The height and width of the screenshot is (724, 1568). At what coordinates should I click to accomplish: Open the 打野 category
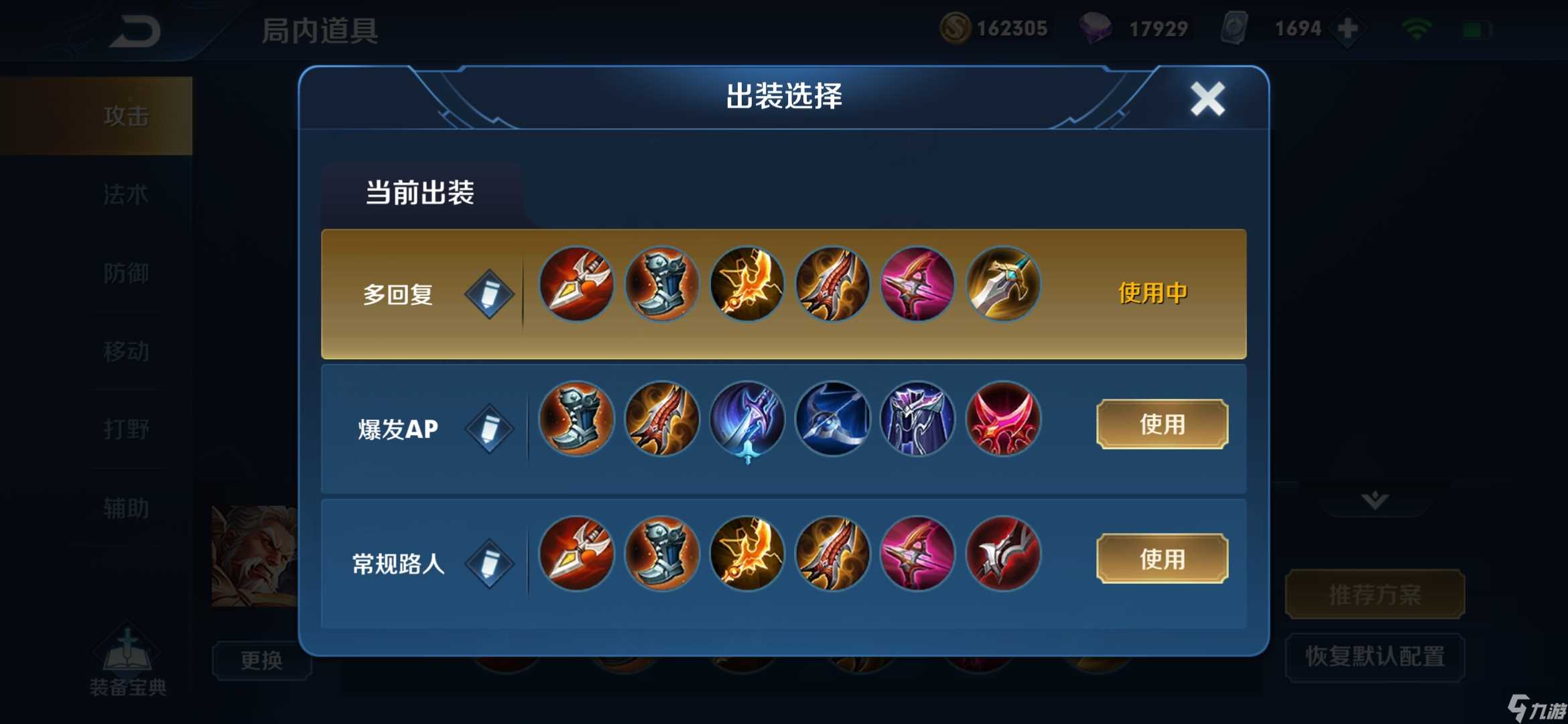[x=127, y=429]
